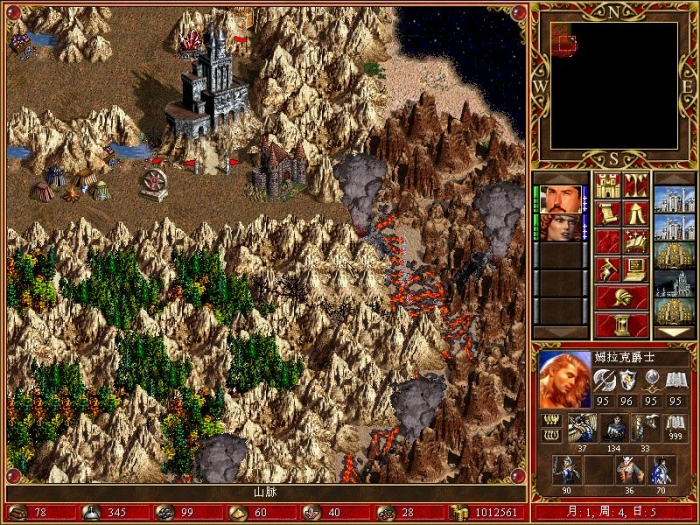The image size is (700, 525).
Task: Open the quest log scroll button
Action: coord(607,213)
